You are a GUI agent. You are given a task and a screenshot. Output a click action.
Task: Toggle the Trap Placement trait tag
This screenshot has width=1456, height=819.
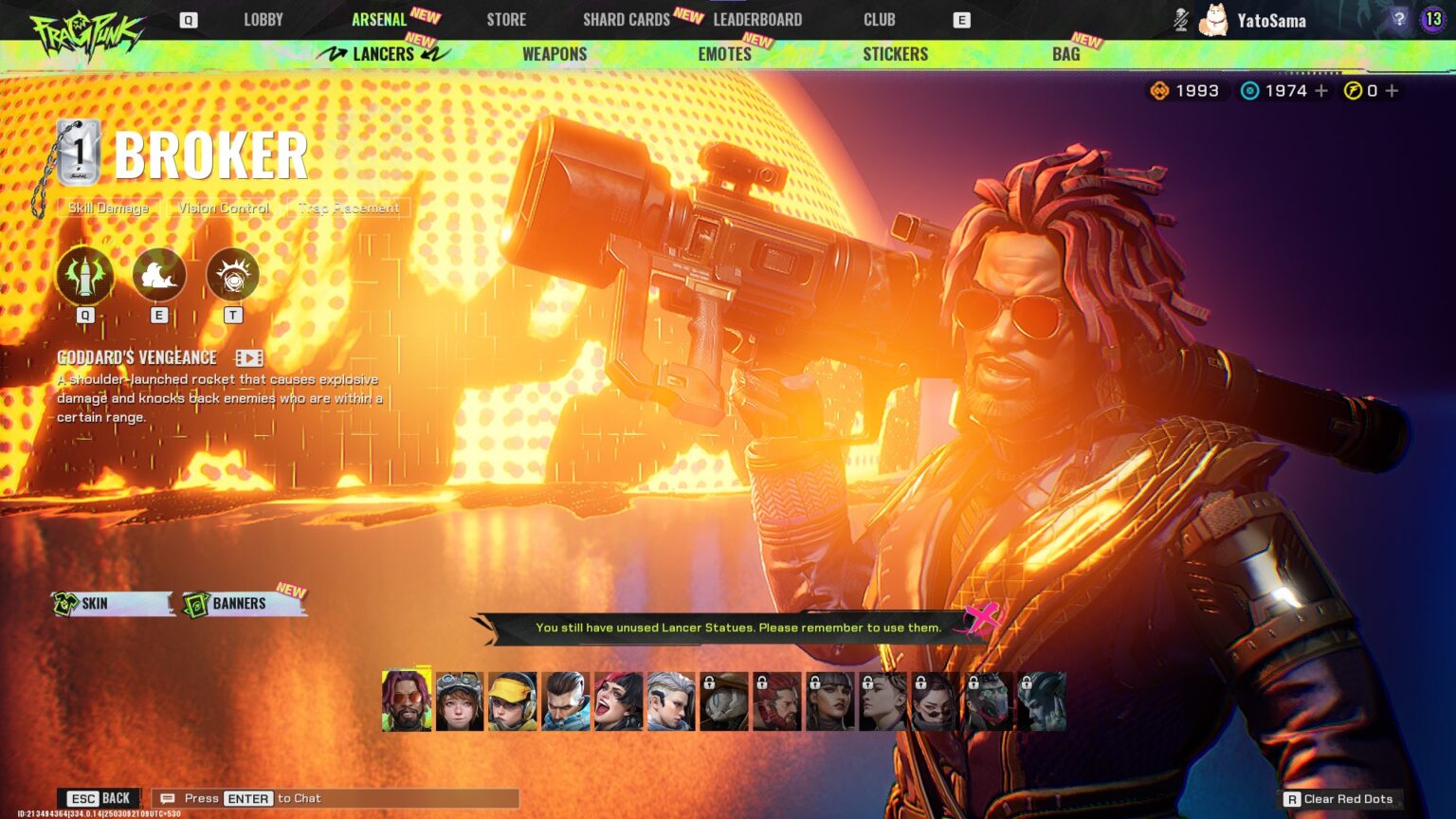click(x=348, y=208)
